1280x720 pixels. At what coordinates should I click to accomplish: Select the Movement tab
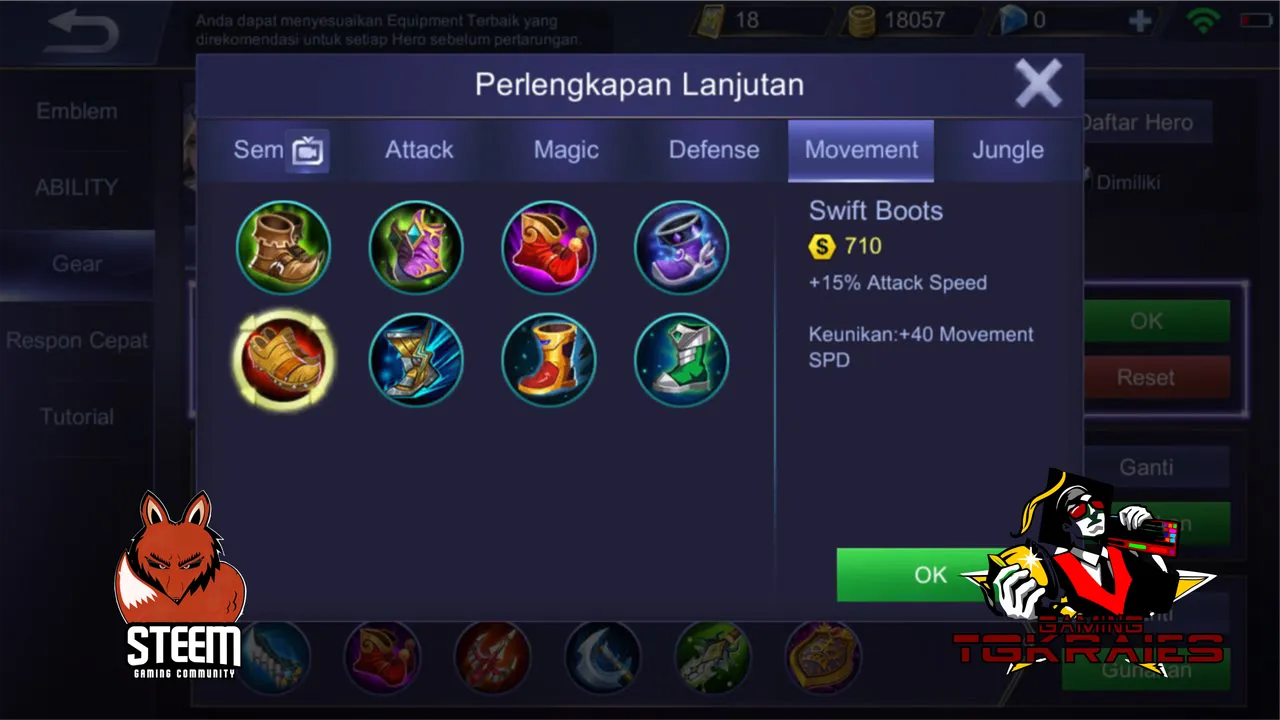(x=861, y=150)
